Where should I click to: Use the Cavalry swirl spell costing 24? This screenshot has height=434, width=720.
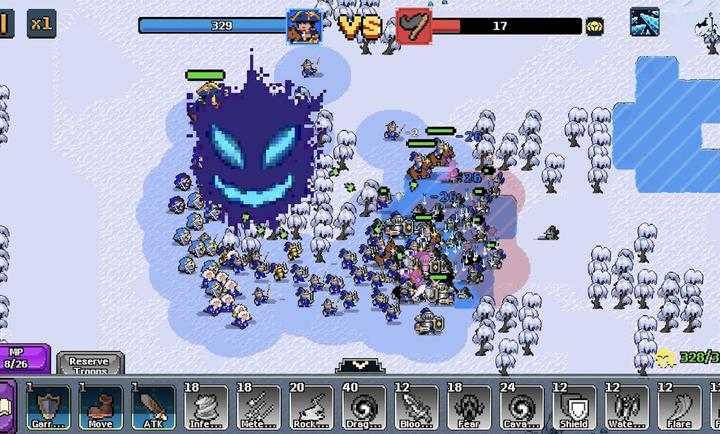521,407
